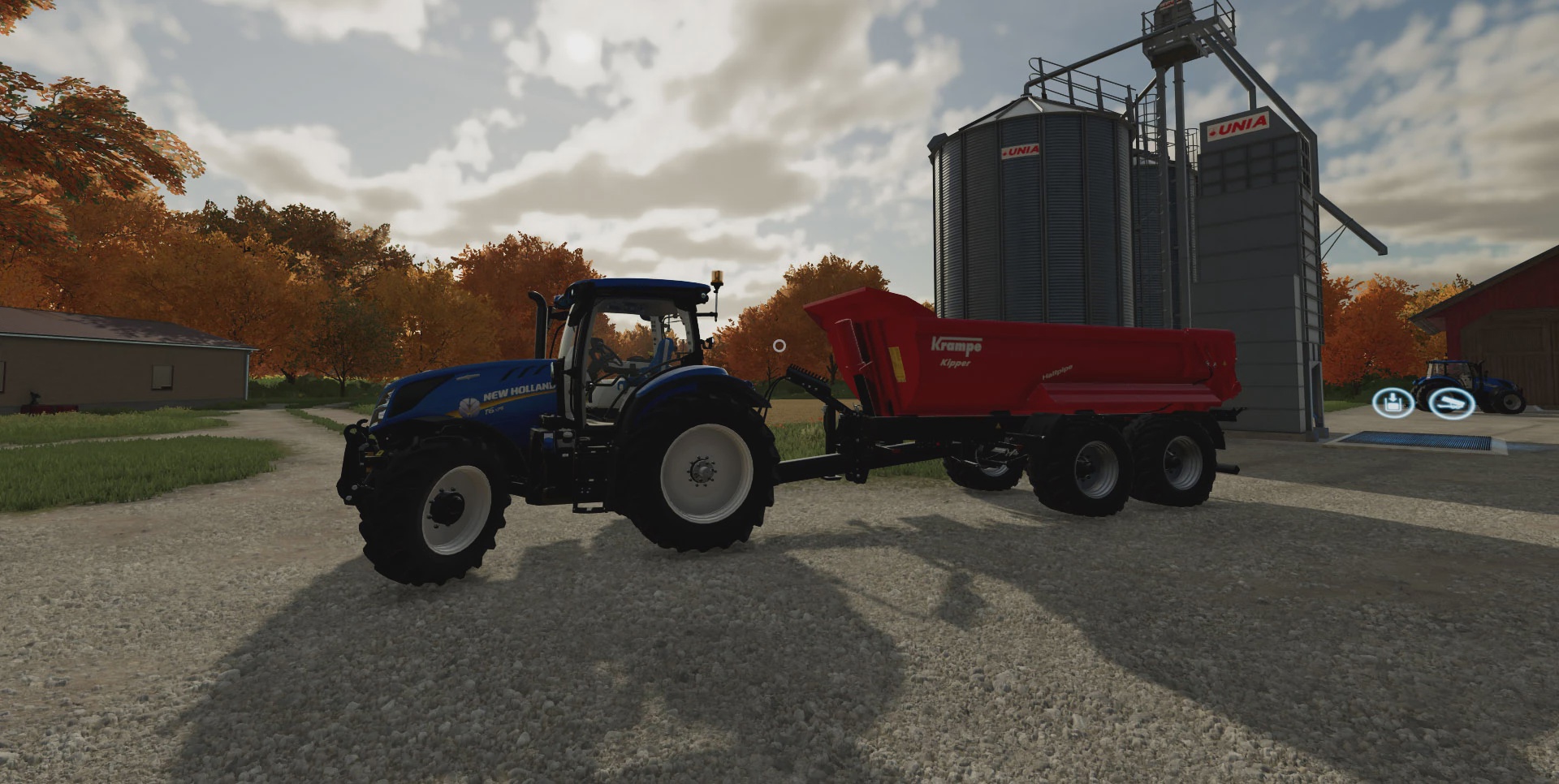Image resolution: width=1559 pixels, height=784 pixels.
Task: Select the tipping trailer unload marker
Action: [x=1451, y=403]
